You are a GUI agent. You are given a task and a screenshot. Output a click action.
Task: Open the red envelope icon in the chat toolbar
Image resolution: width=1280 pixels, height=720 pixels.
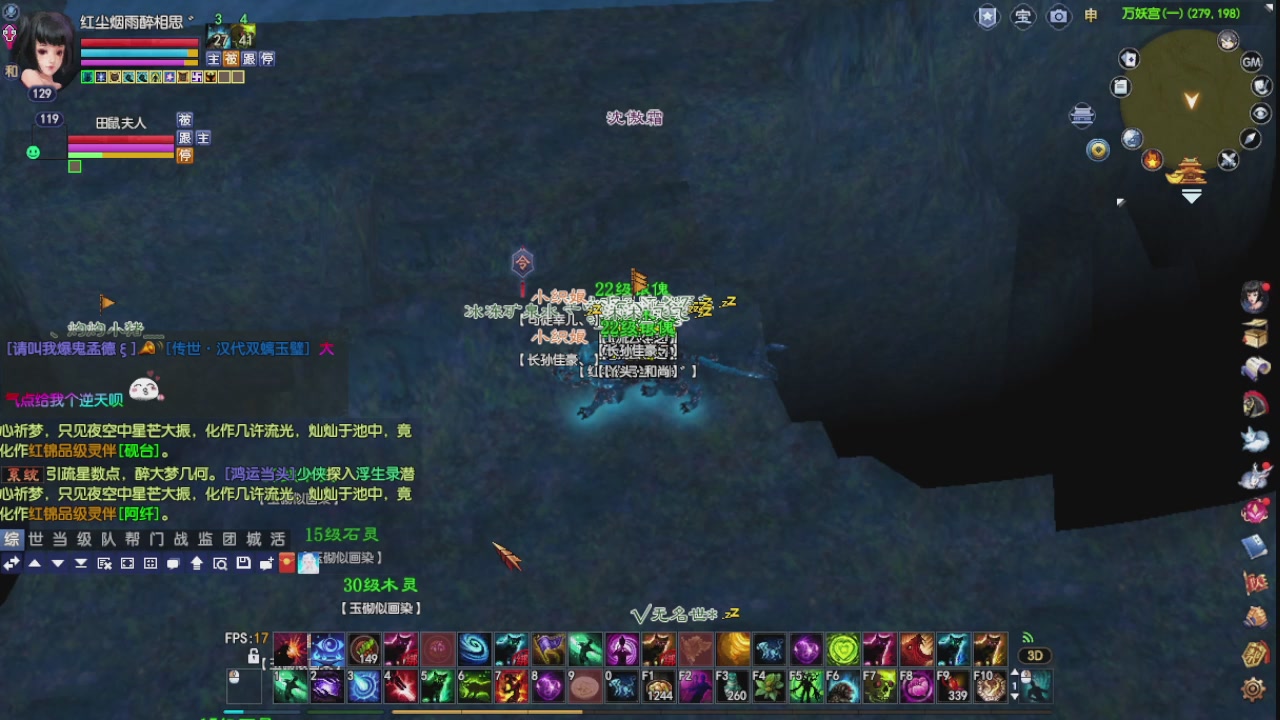[x=286, y=562]
